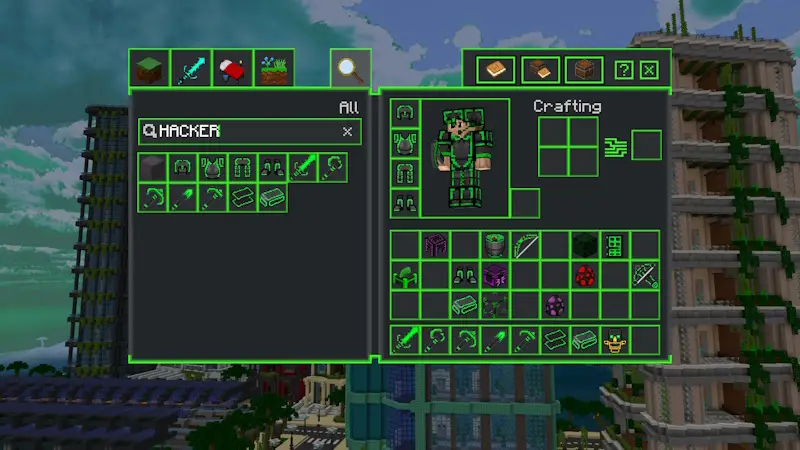Viewport: 800px width, 450px height.
Task: Select the green anvil item slot
Action: coord(405,275)
